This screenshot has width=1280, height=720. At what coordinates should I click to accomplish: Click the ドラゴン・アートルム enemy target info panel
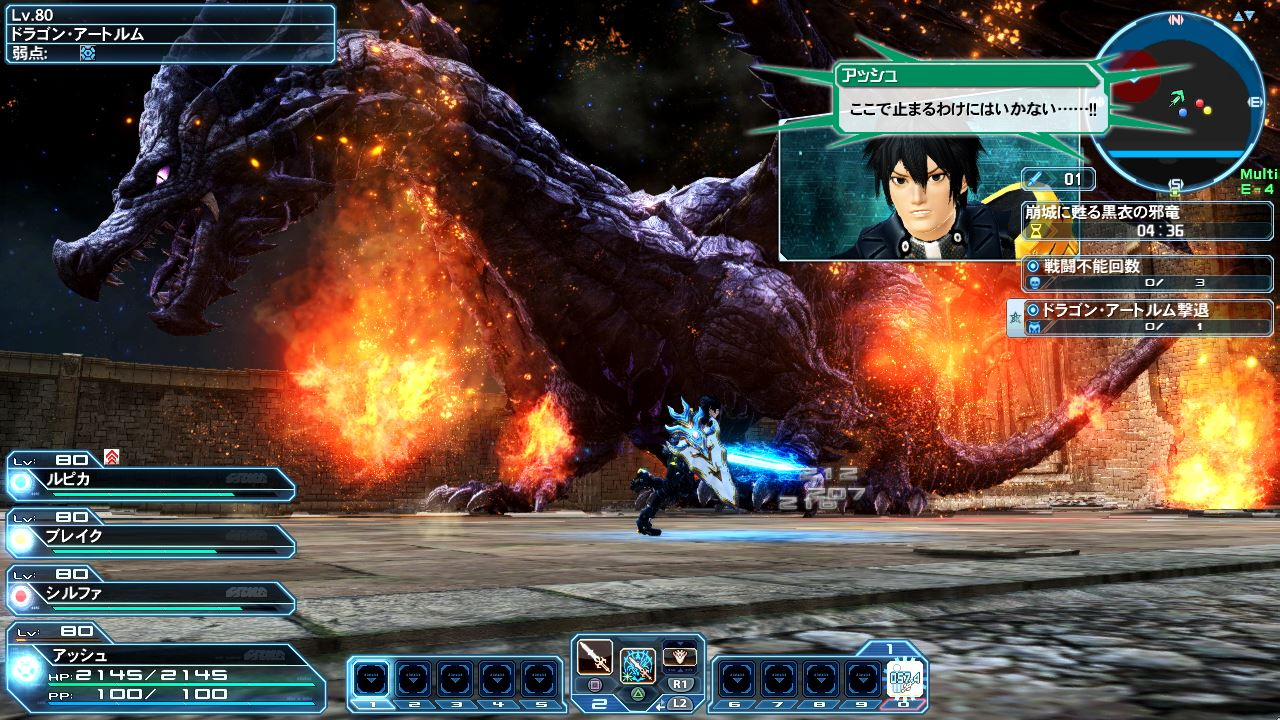(168, 34)
